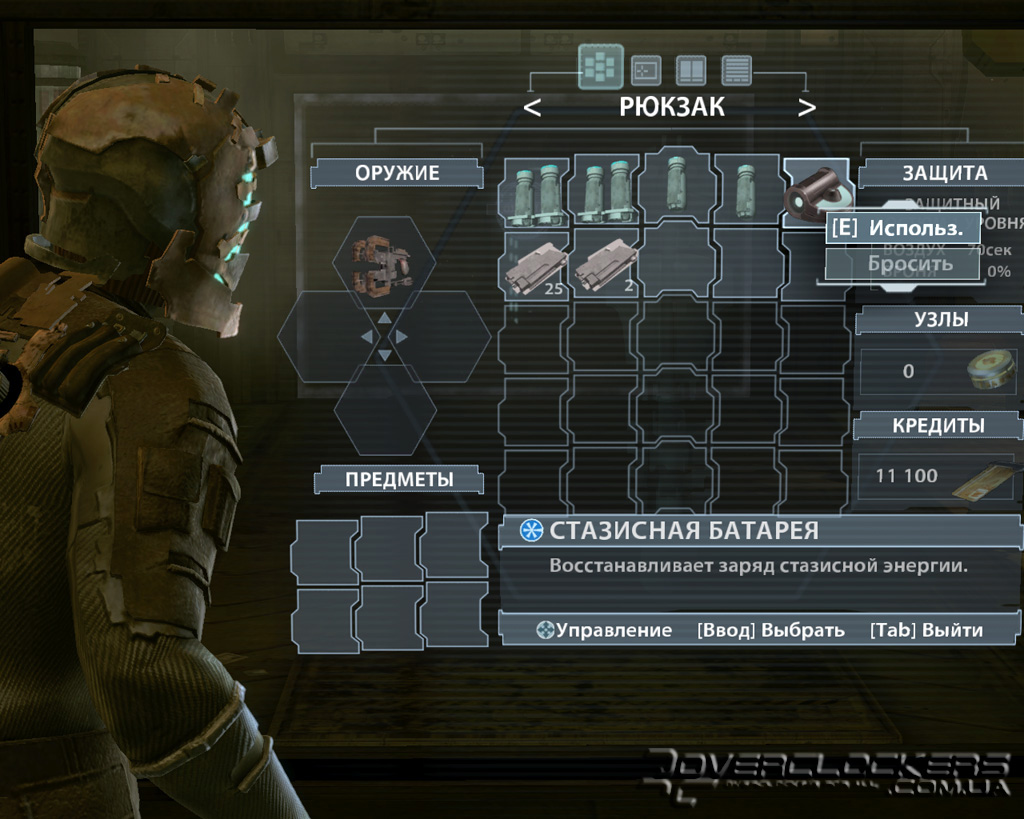Select the equipped plasma cutter weapon slot
The image size is (1024, 819).
point(384,262)
